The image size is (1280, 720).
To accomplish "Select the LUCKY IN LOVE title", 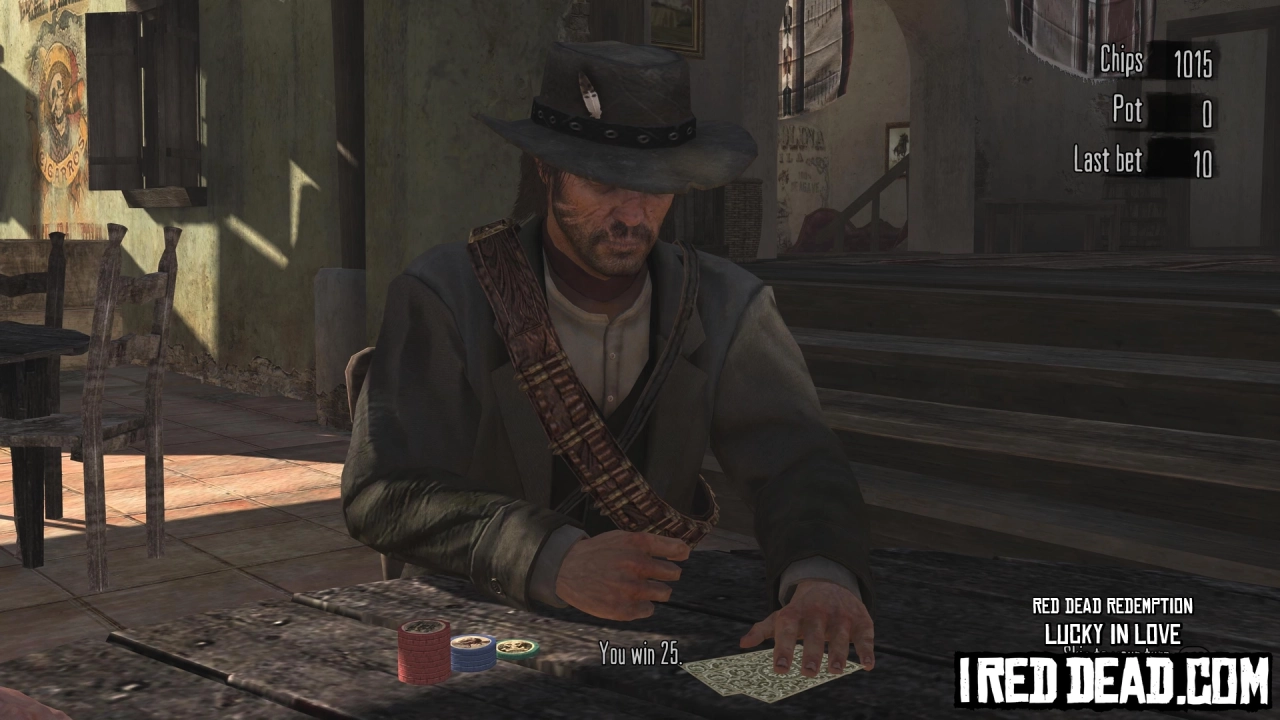I will [1112, 634].
